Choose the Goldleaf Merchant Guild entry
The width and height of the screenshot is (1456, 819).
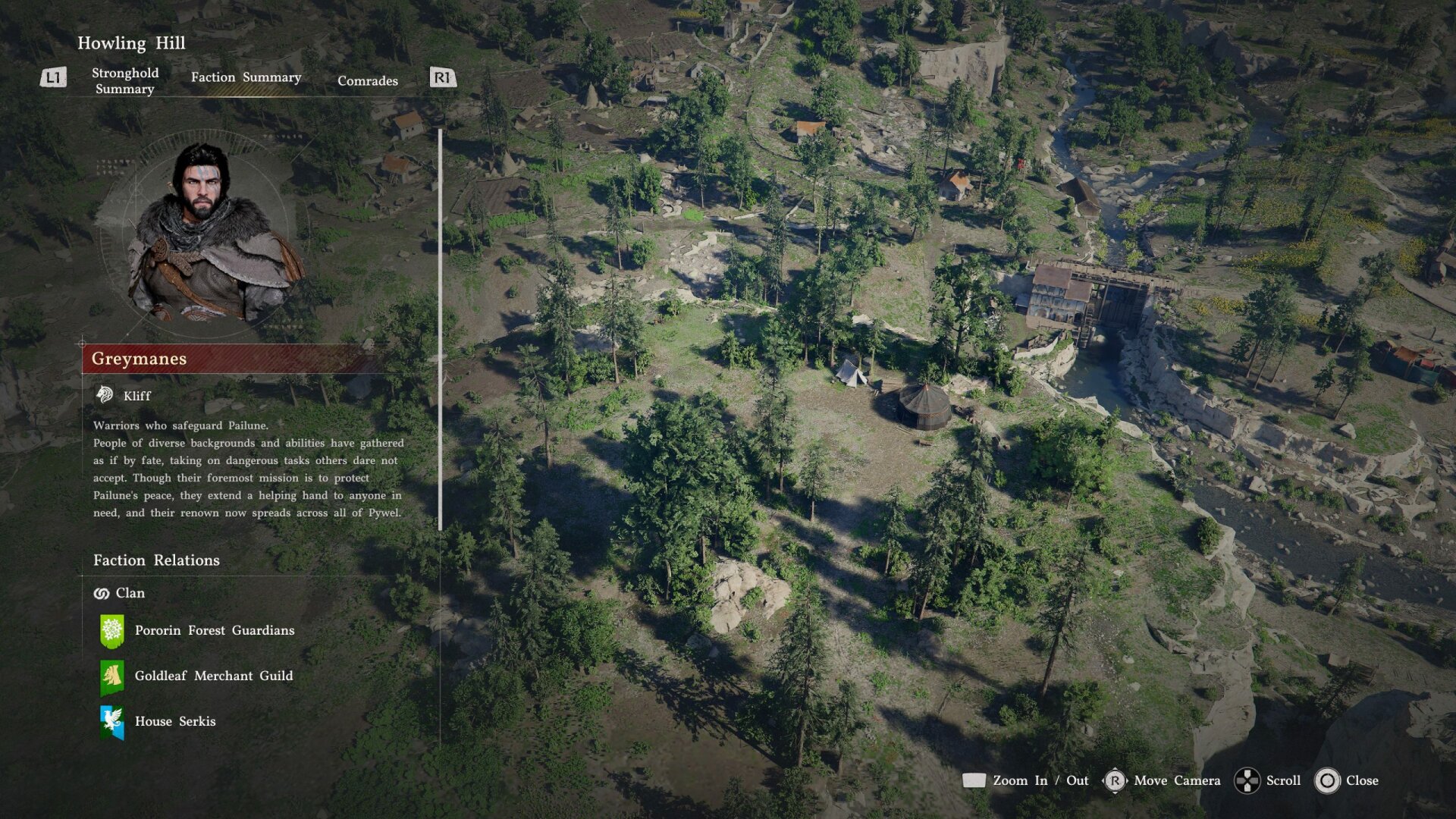click(213, 676)
